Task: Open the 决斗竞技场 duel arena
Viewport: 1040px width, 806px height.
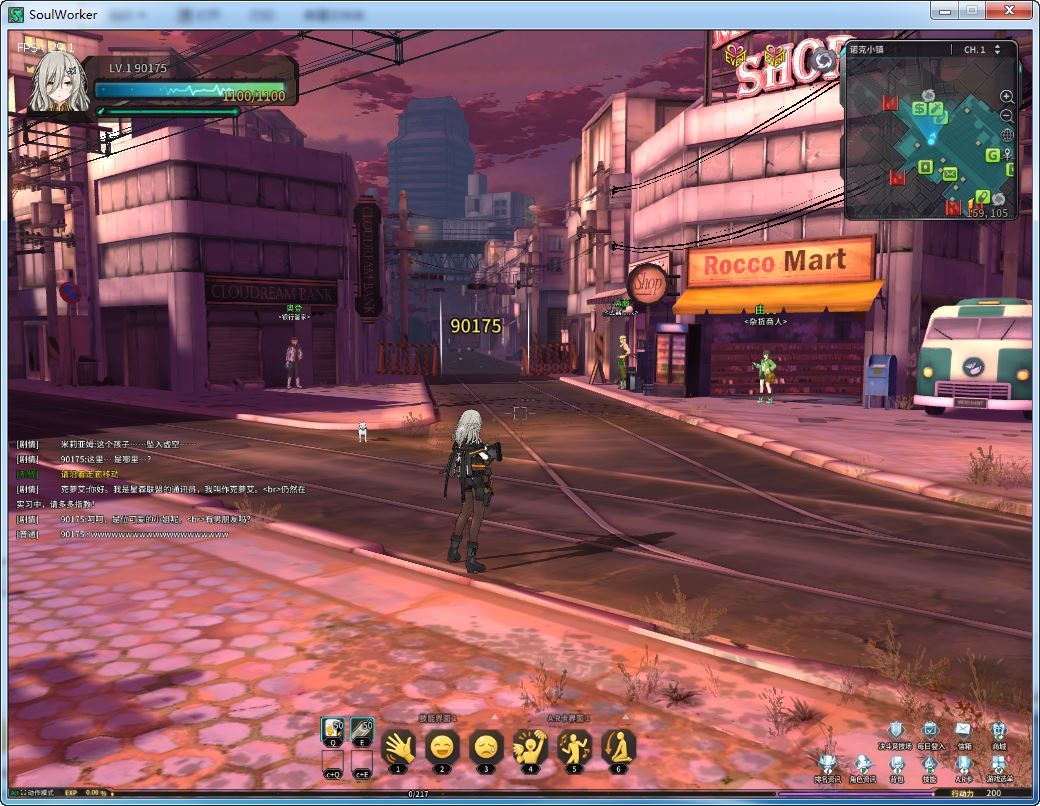Action: (896, 732)
